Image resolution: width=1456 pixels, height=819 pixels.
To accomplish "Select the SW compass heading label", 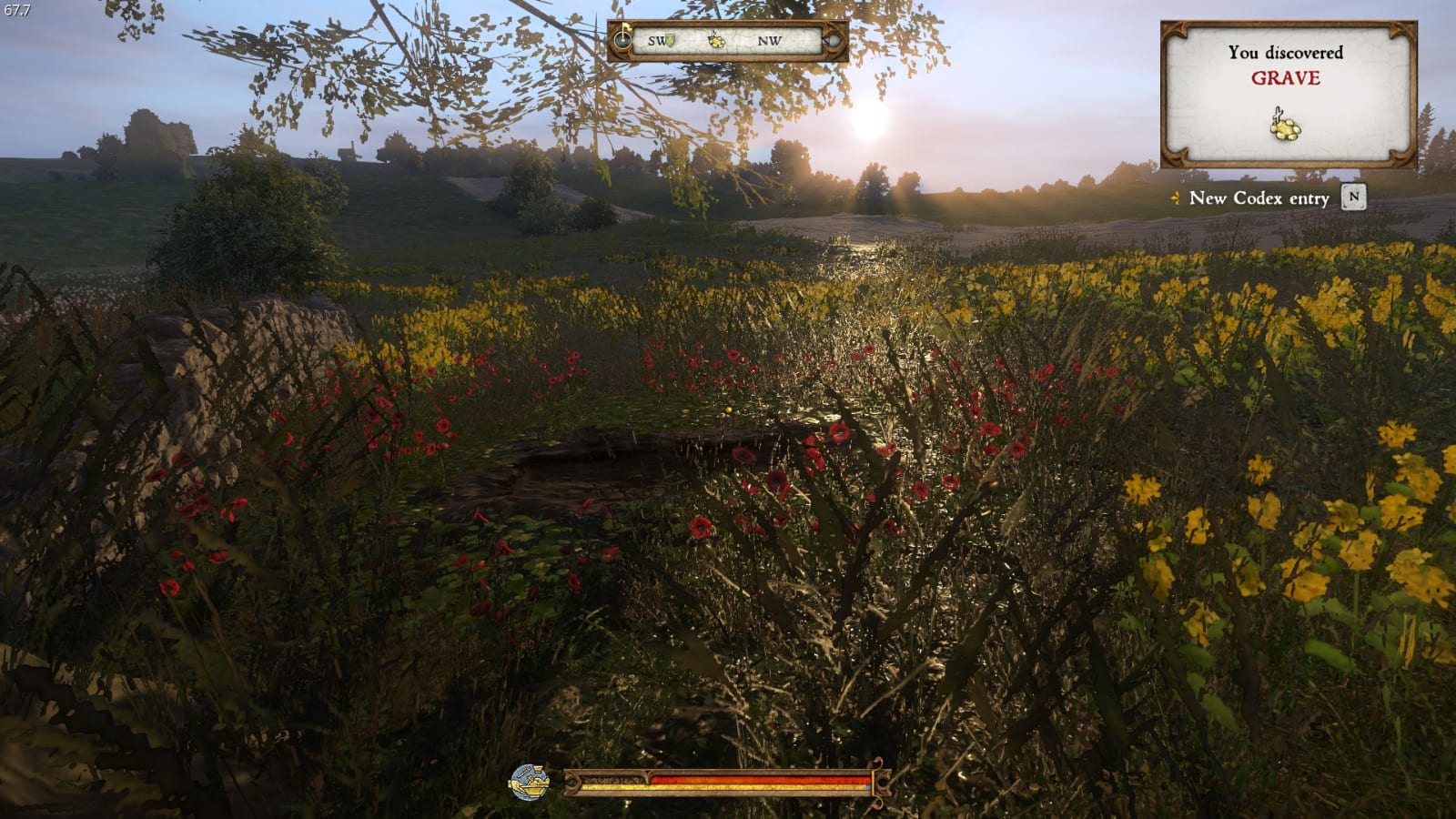I will (656, 41).
